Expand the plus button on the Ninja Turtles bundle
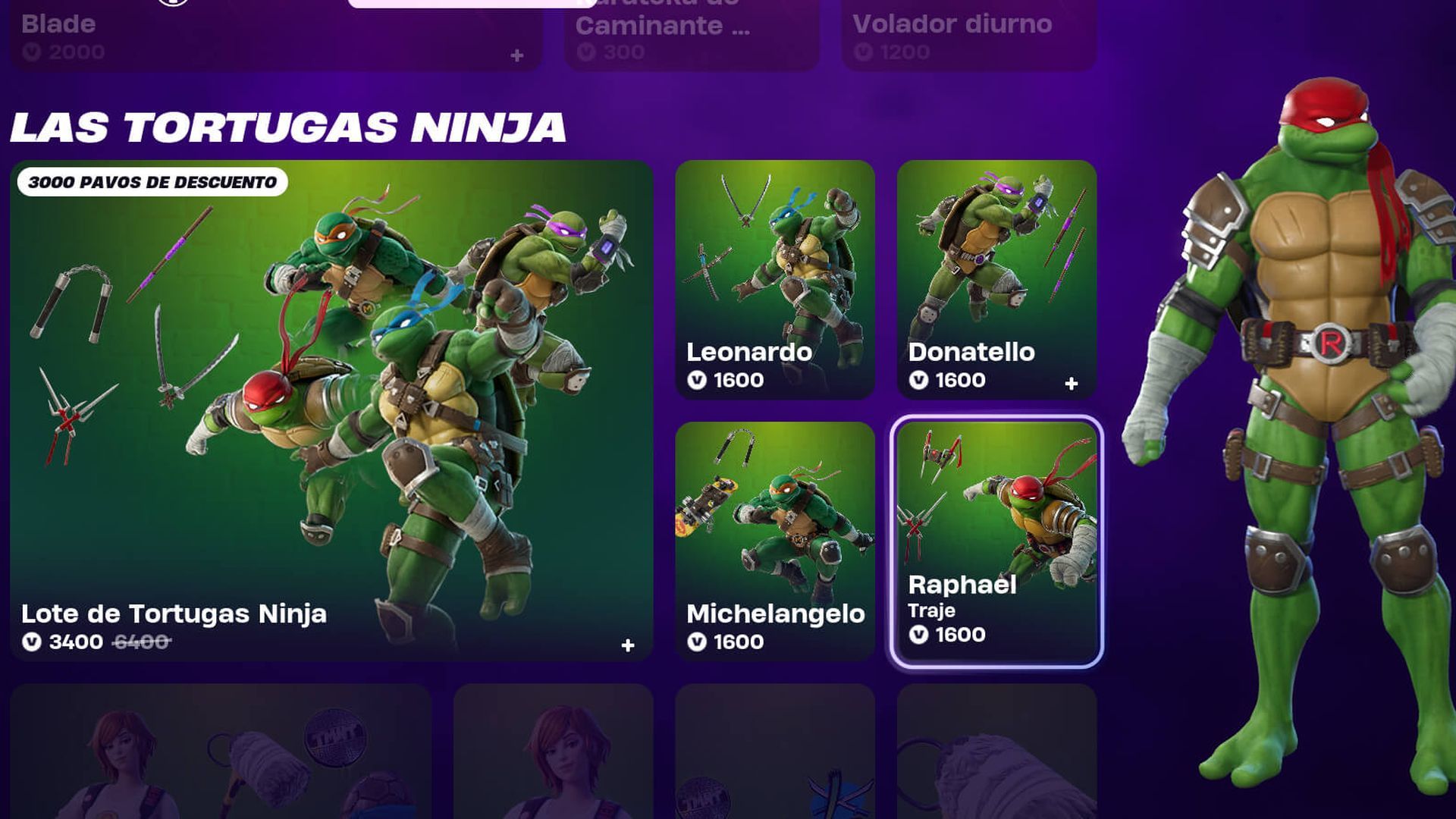This screenshot has width=1456, height=819. click(x=626, y=644)
